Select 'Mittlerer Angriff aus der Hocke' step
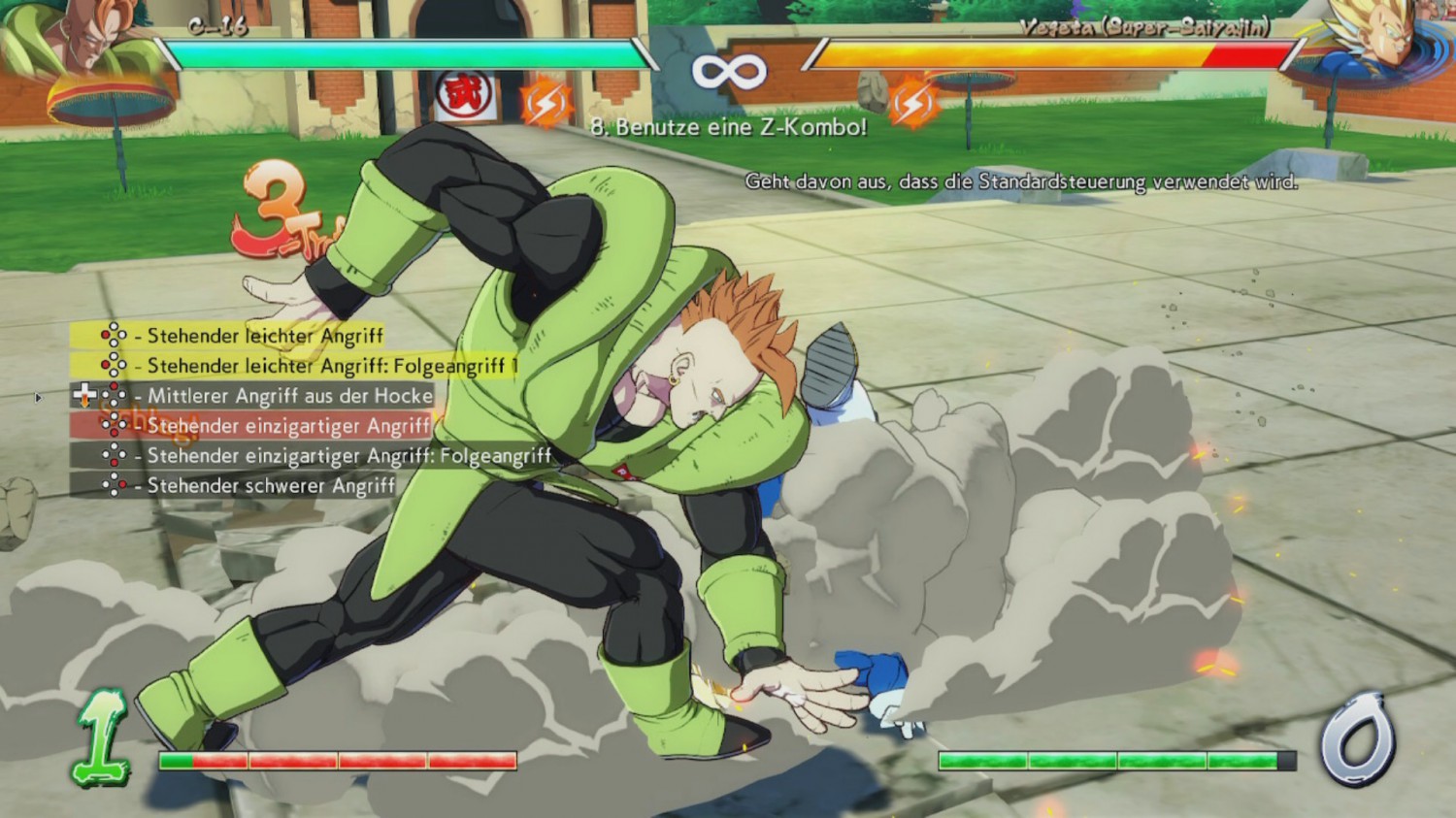The image size is (1456, 818). click(252, 396)
